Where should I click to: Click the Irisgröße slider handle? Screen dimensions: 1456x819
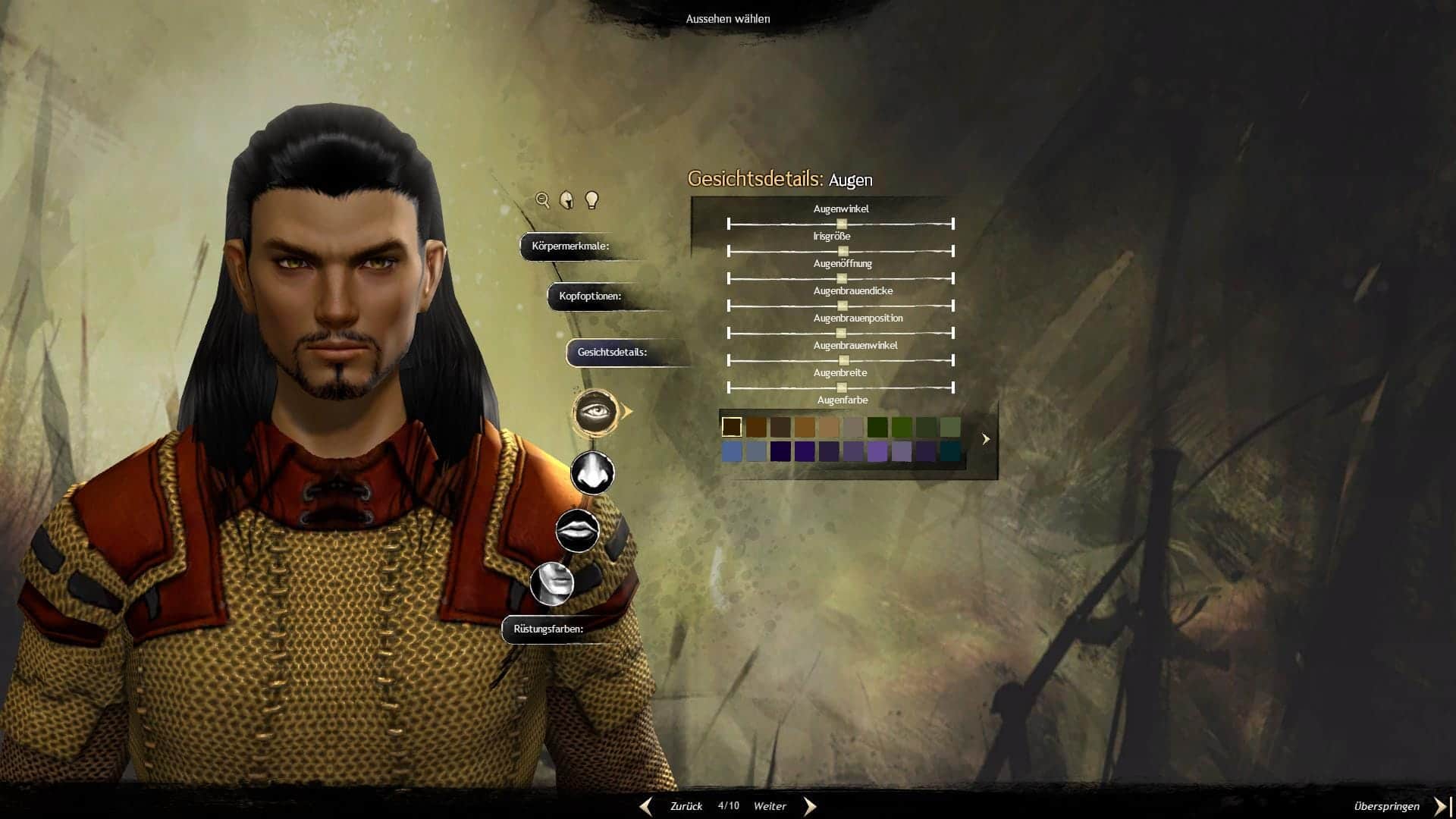pyautogui.click(x=843, y=251)
